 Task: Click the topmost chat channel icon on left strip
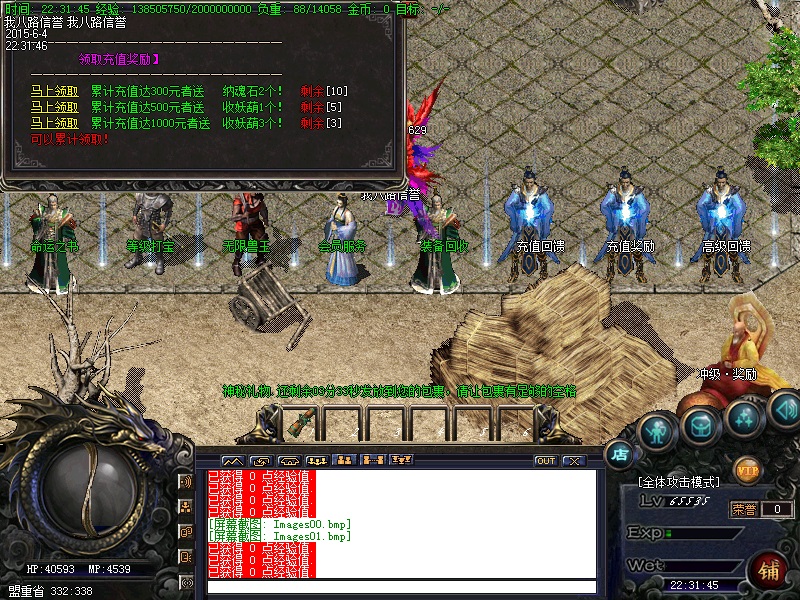click(186, 481)
